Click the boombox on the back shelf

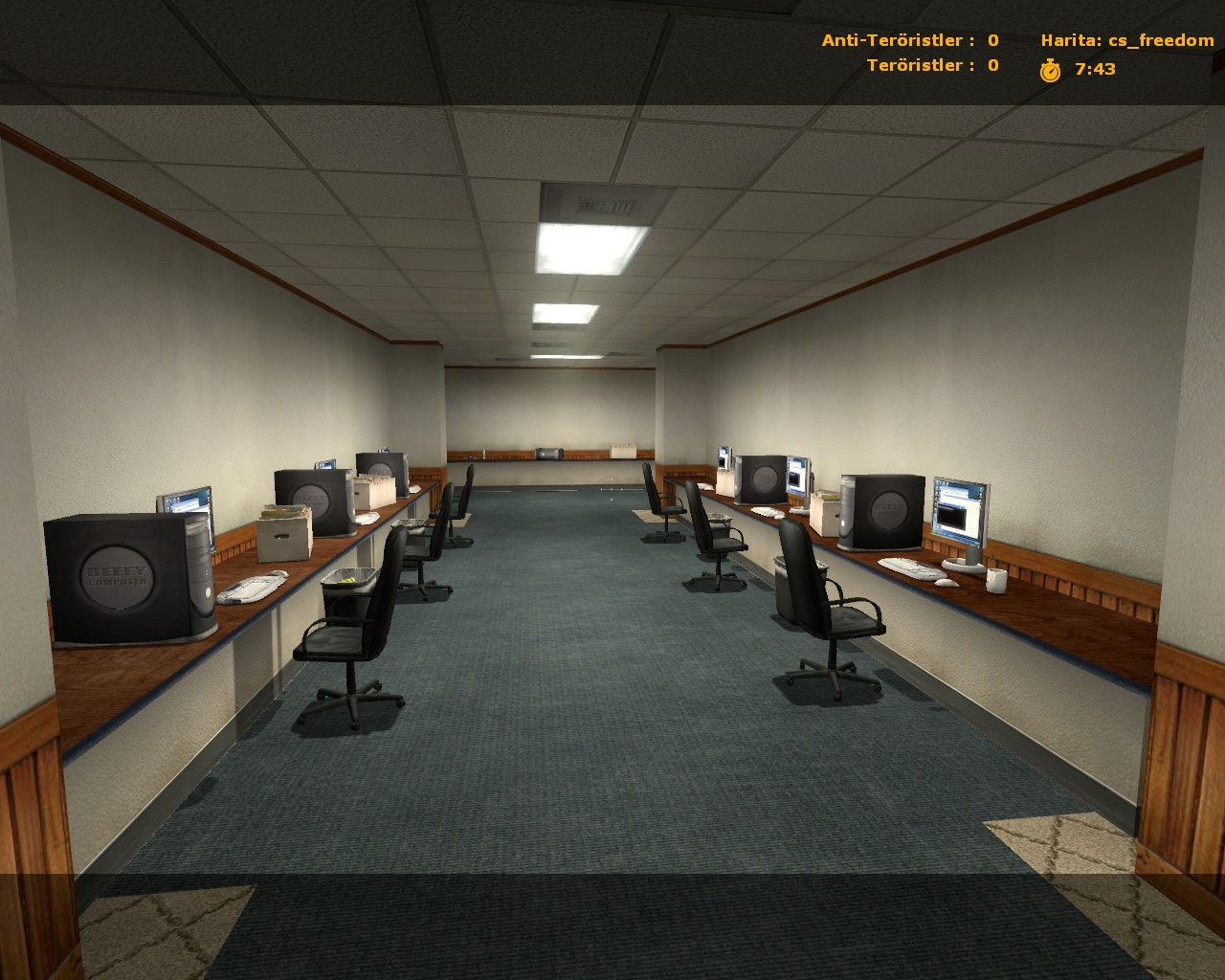[x=547, y=453]
